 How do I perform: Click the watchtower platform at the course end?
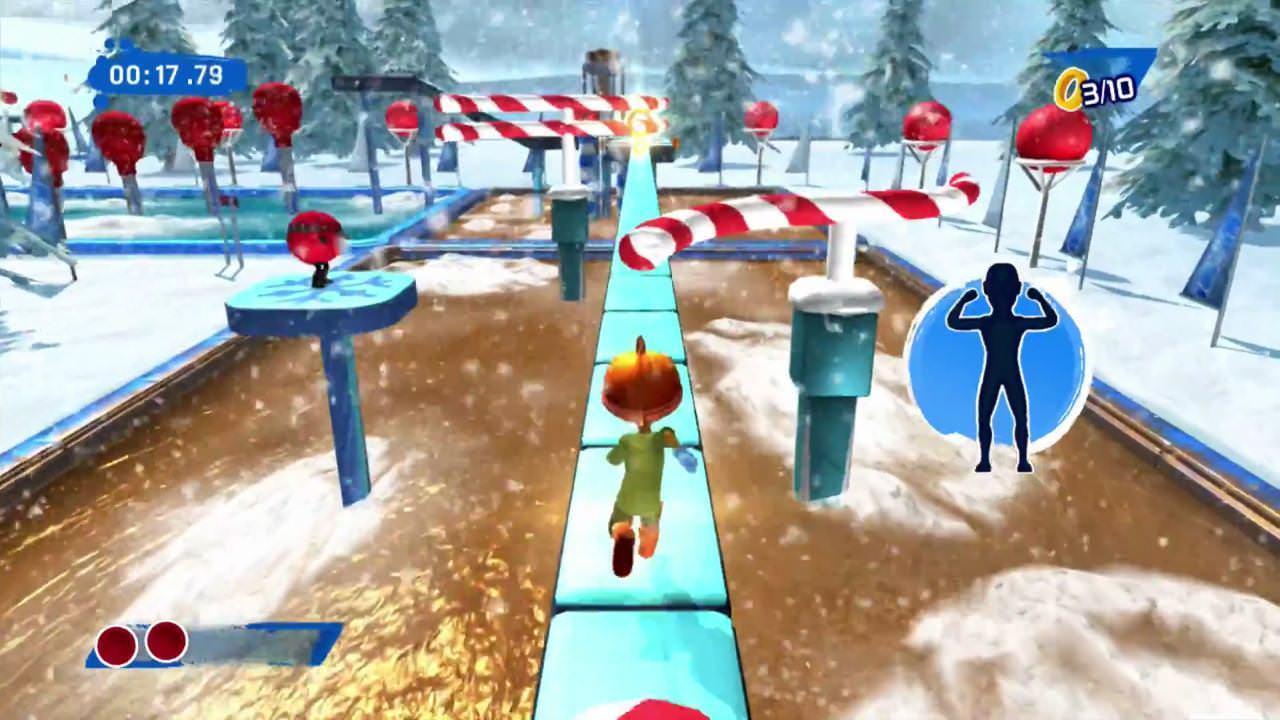[600, 70]
